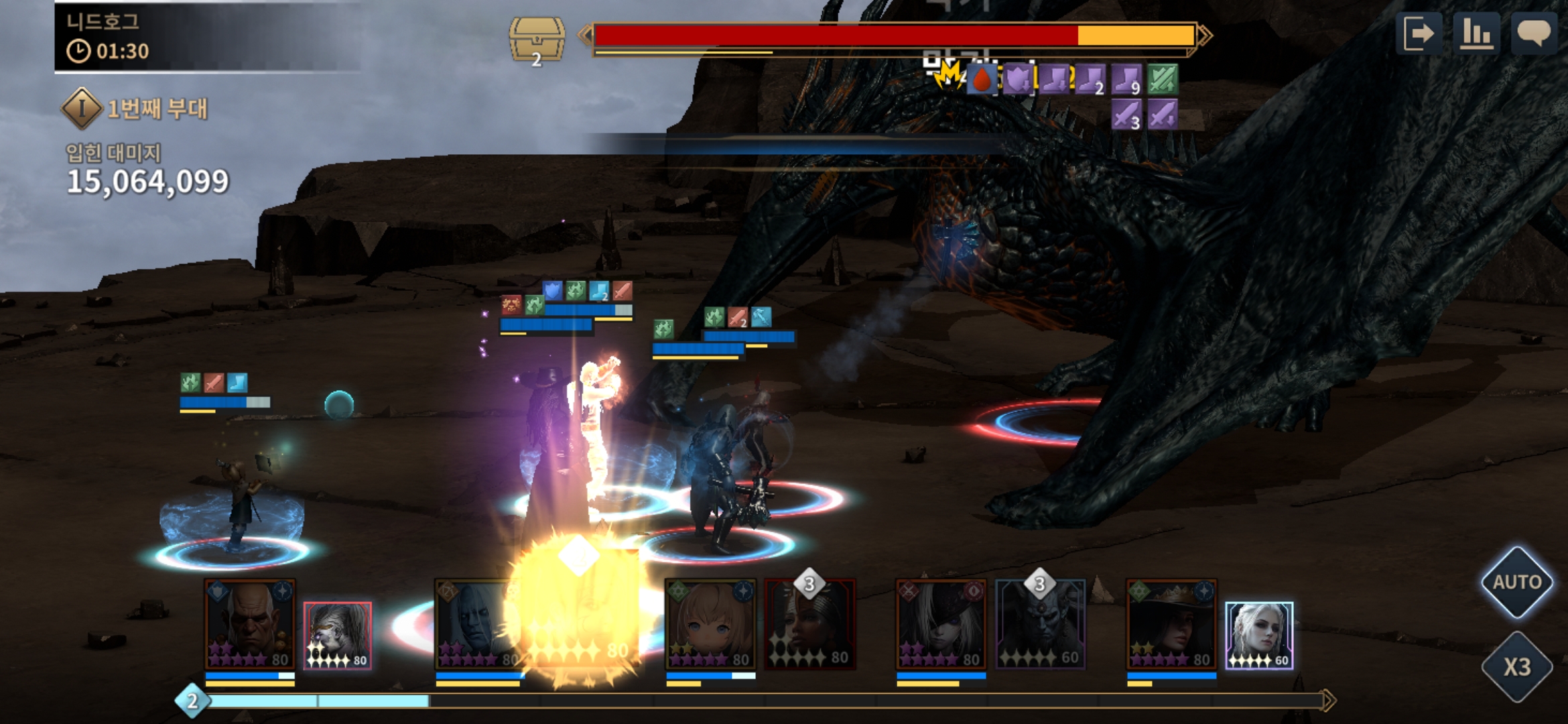Exit the battle using the door-arrow button

pos(1419,34)
